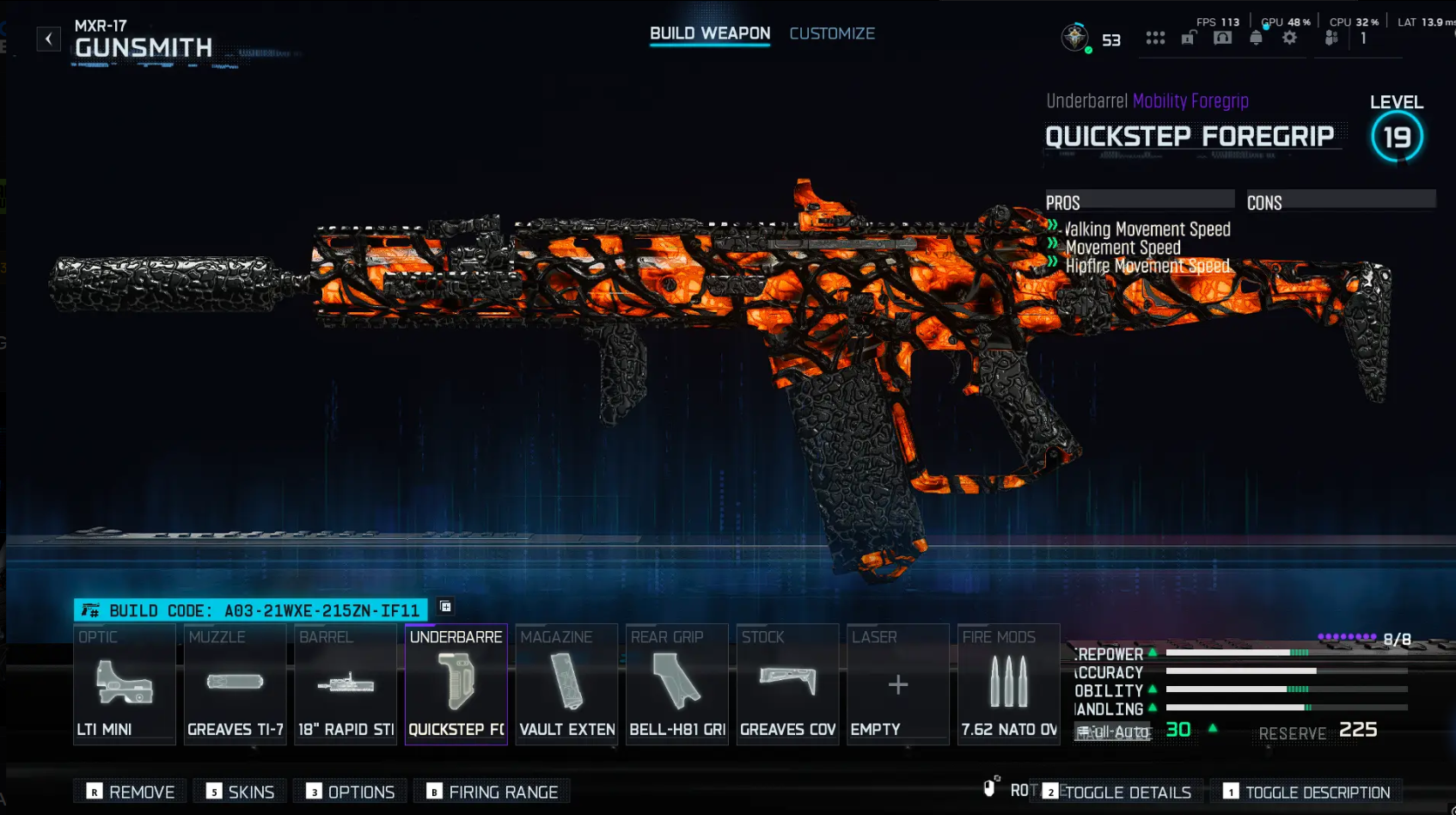Viewport: 1456px width, 815px height.
Task: Open the settings gear in the top bar
Action: click(1288, 38)
